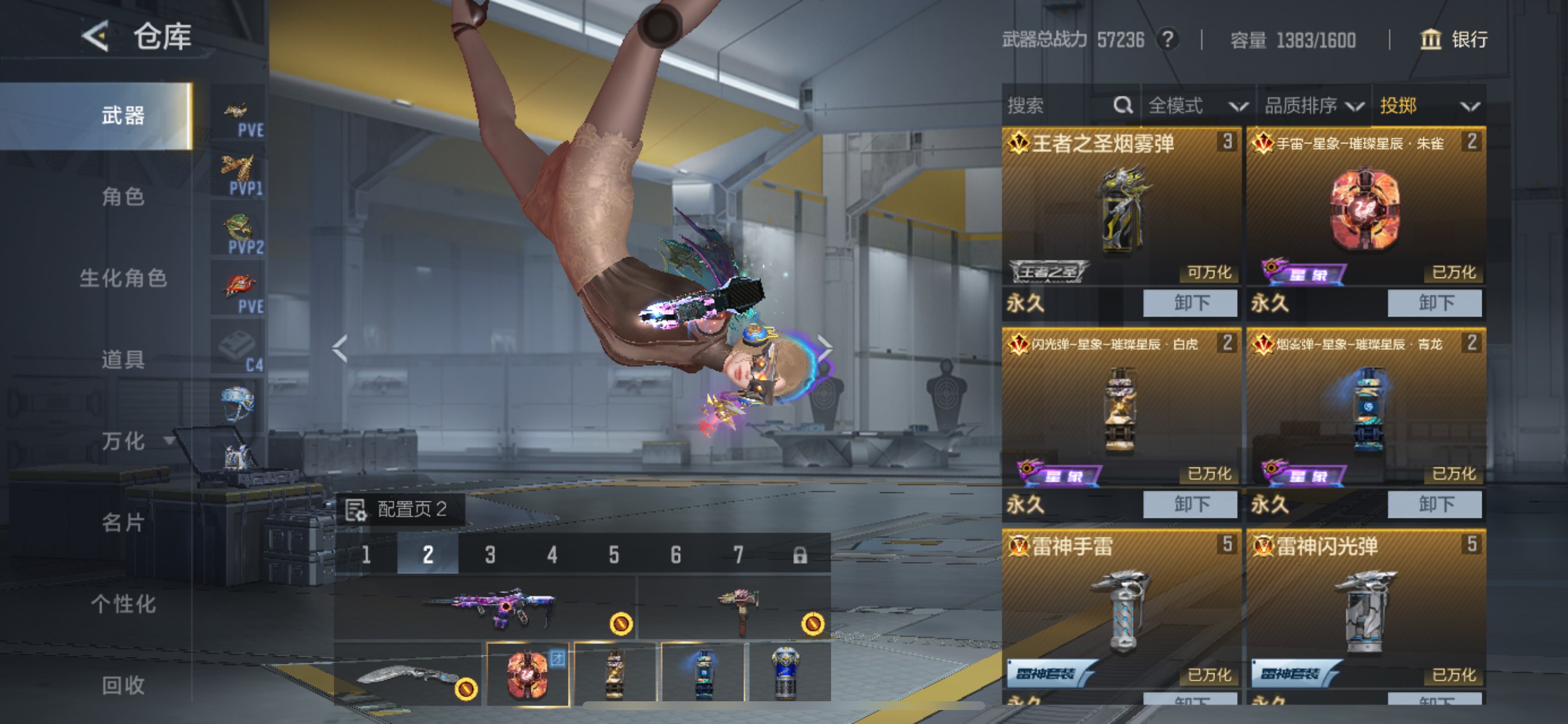Screen dimensions: 1568x724
Task: Open the search magnifier icon
Action: coord(1122,106)
